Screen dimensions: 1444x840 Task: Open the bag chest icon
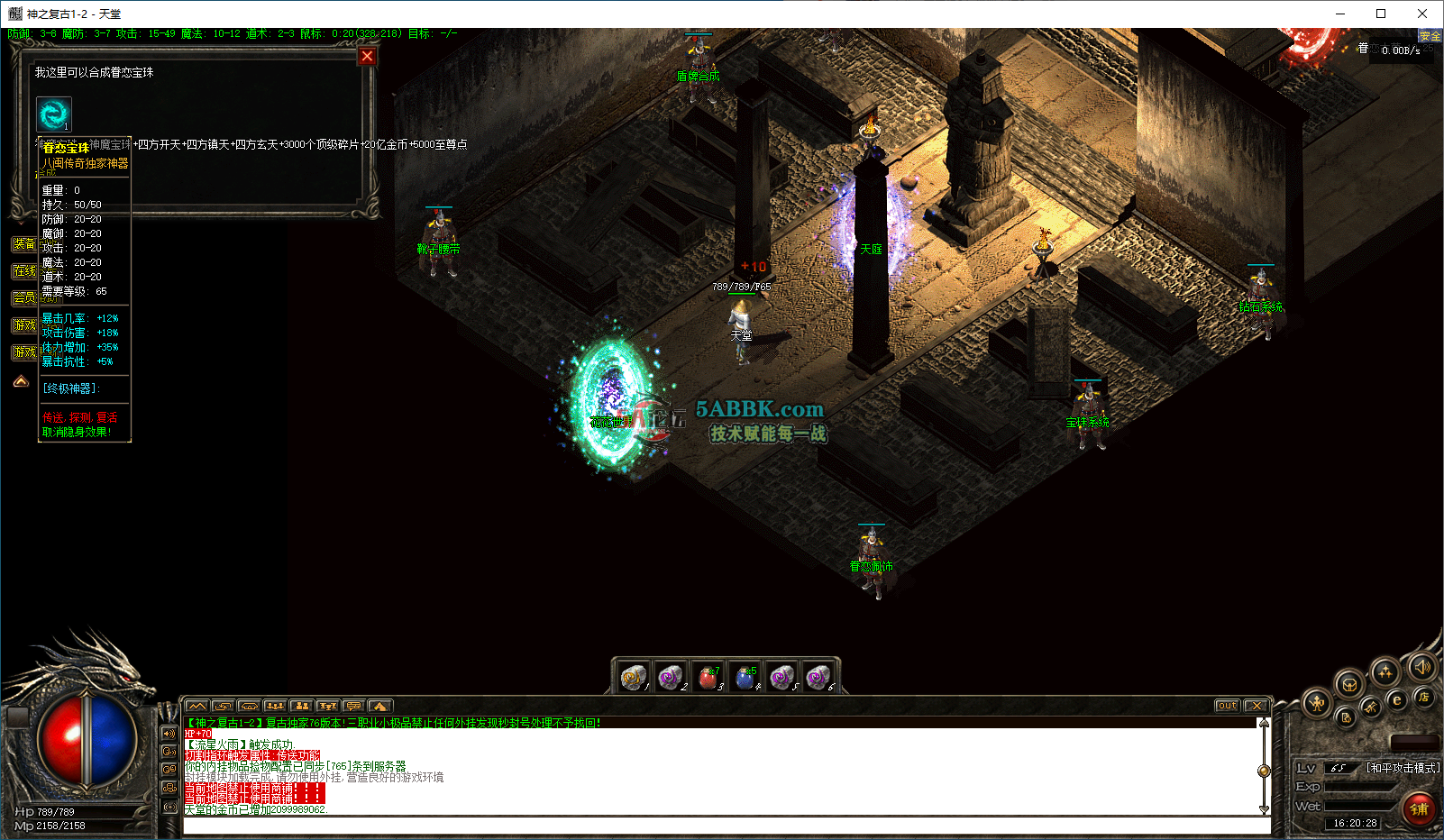click(x=1349, y=684)
